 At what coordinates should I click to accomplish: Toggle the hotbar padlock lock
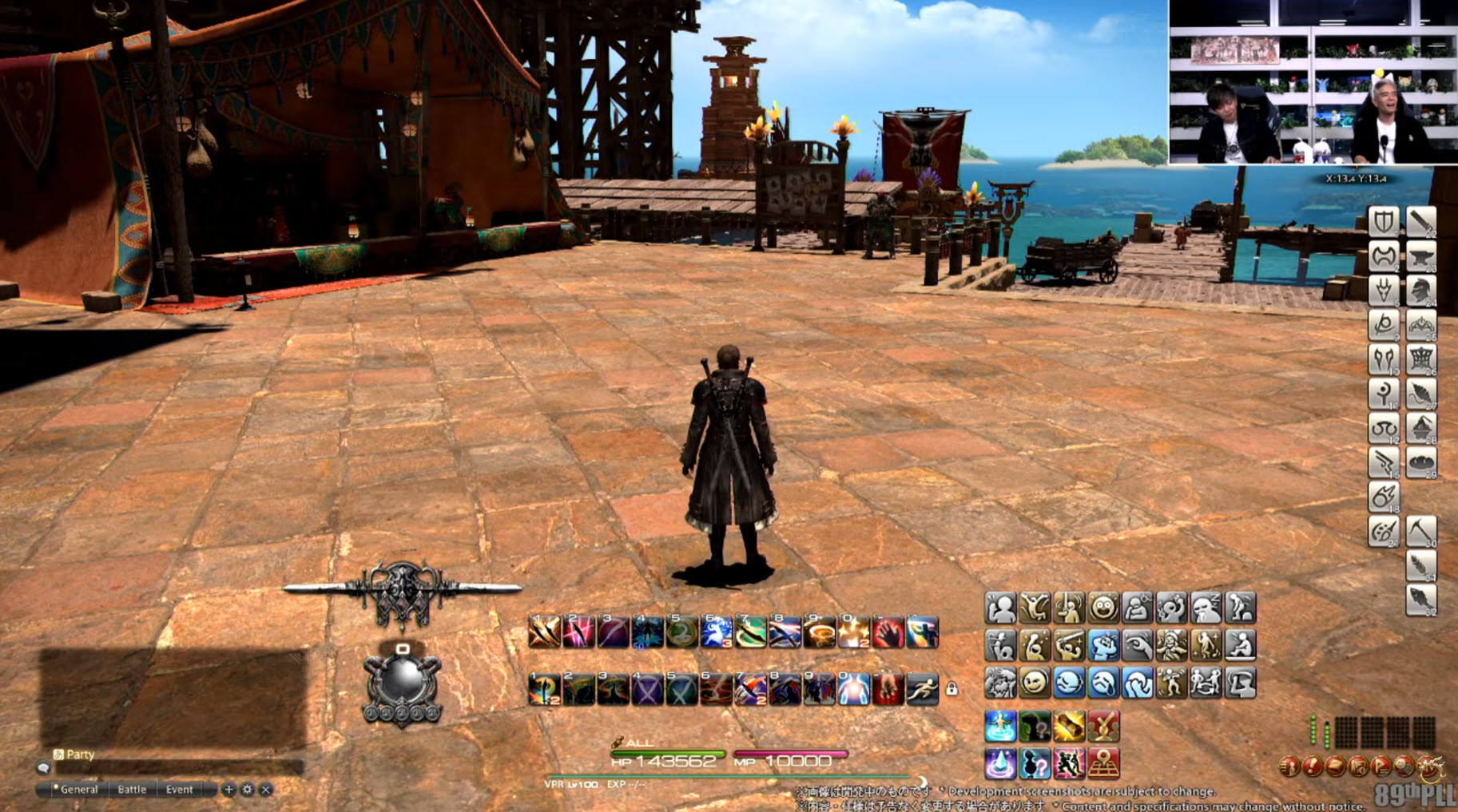click(x=951, y=688)
